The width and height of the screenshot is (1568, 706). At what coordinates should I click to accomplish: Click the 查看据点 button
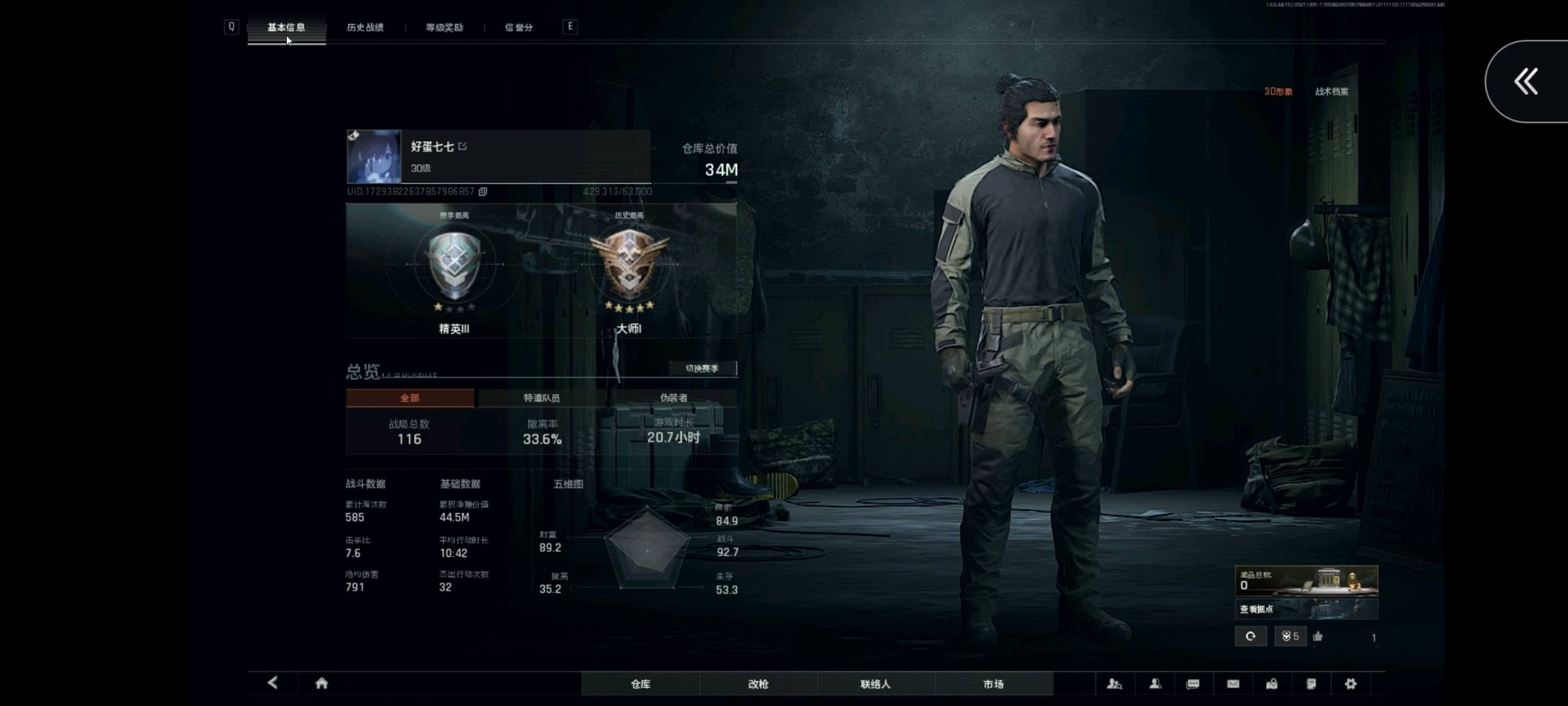pyautogui.click(x=1257, y=609)
